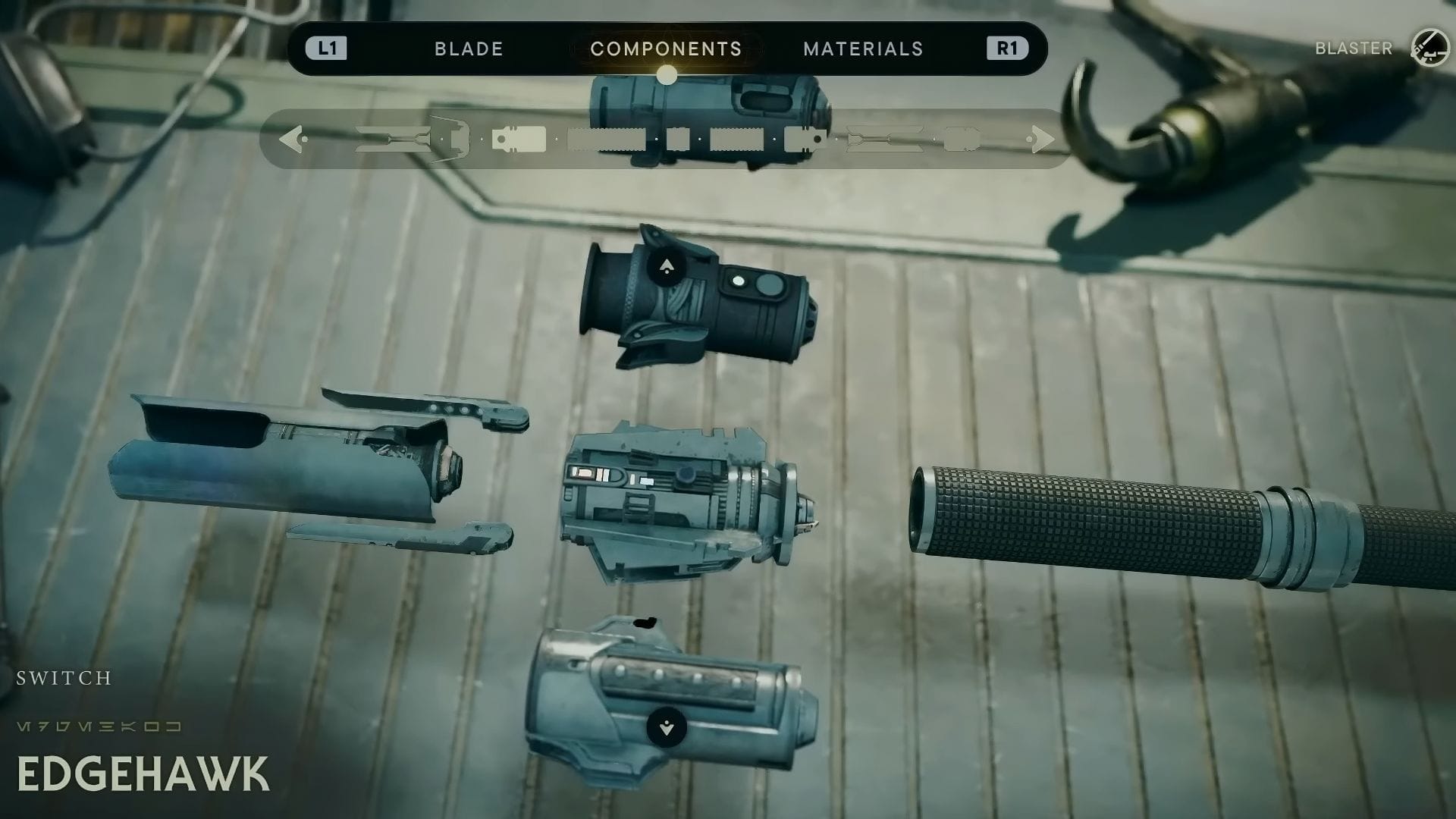This screenshot has height=819, width=1456.
Task: Click the up arrow on the black switch component
Action: click(x=666, y=267)
